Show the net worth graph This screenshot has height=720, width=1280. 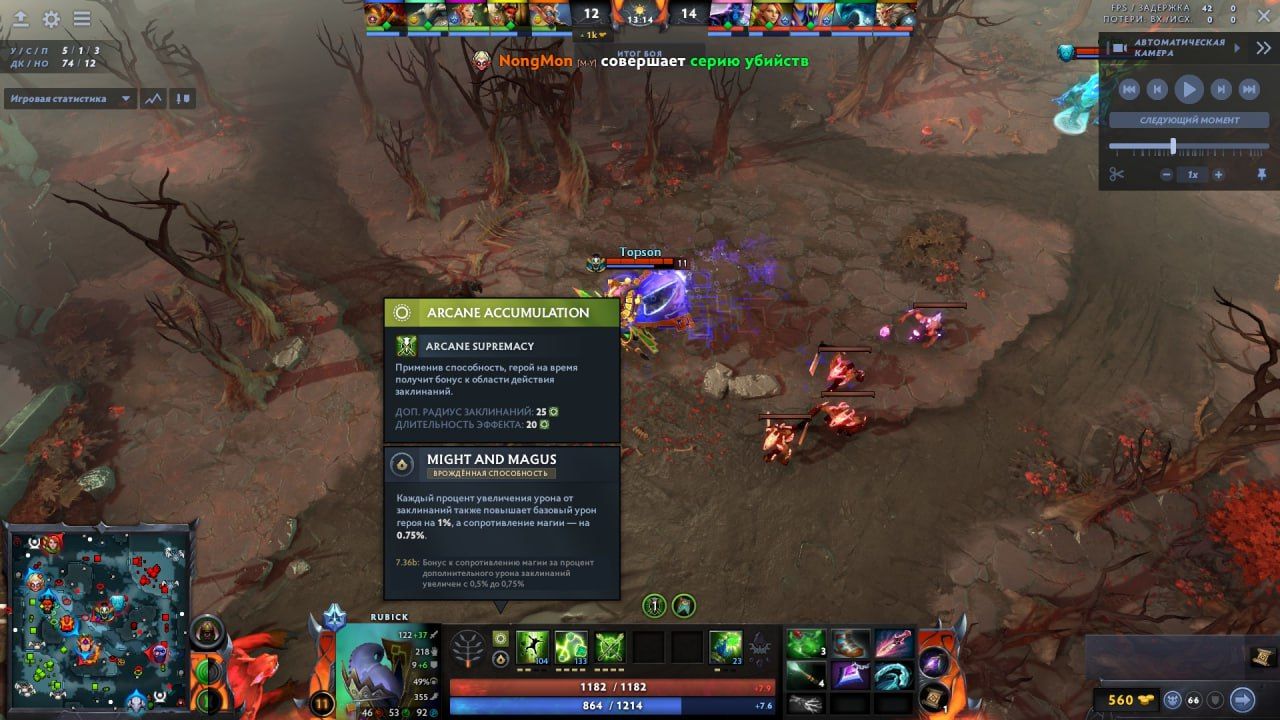pos(153,99)
